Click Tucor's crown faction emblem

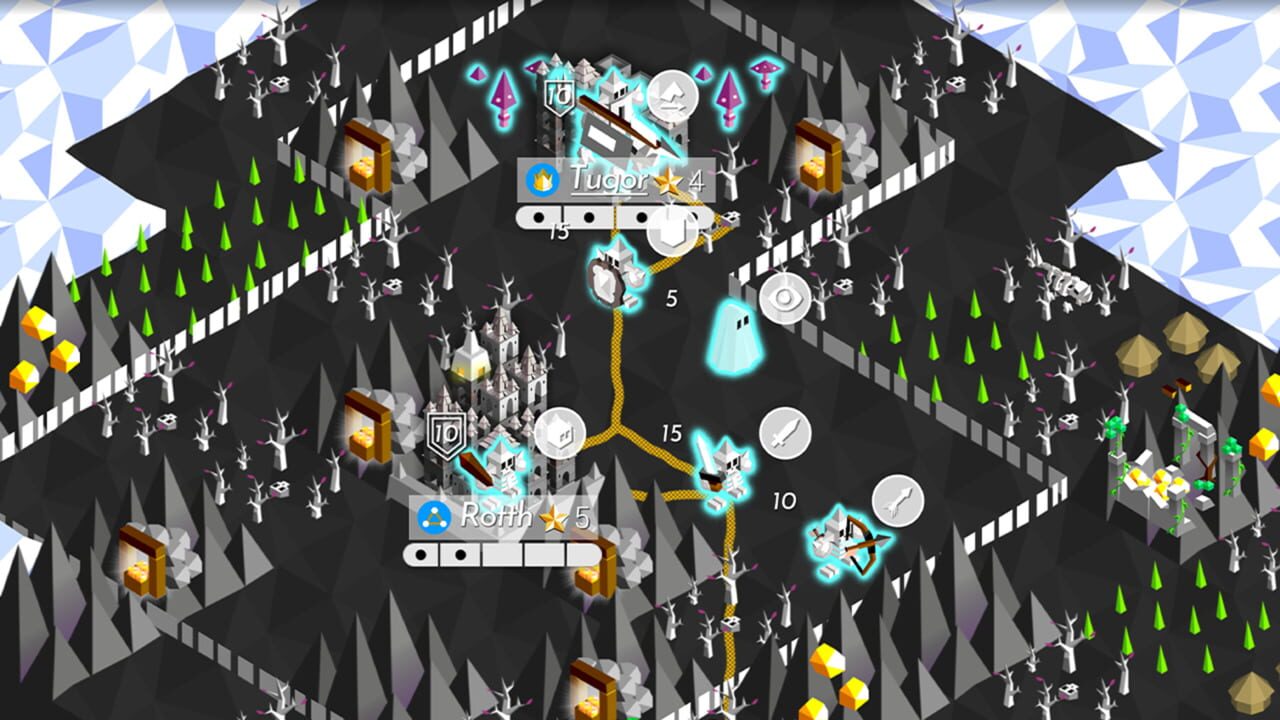coord(541,180)
